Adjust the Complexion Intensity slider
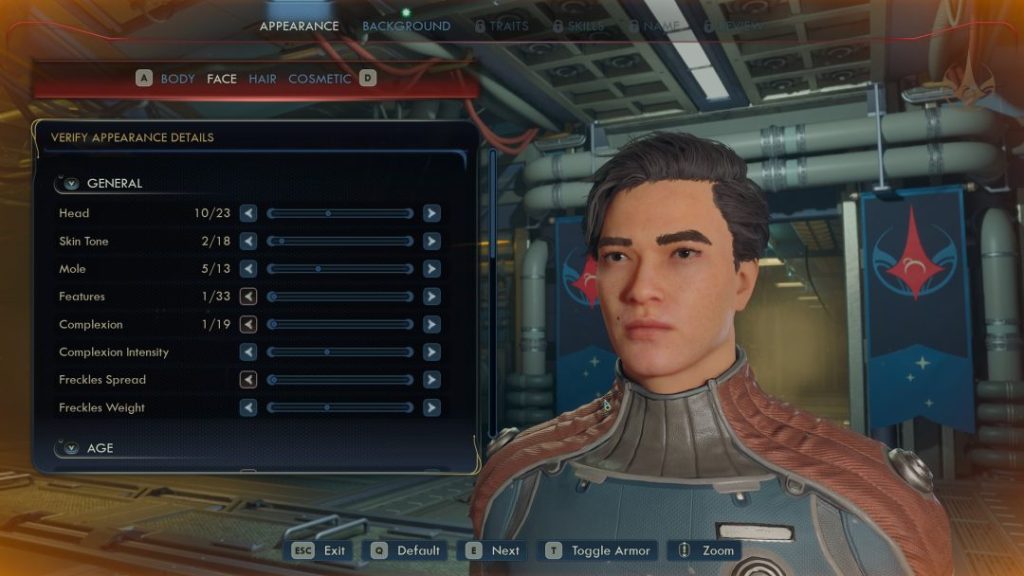The height and width of the screenshot is (576, 1024). [x=340, y=352]
